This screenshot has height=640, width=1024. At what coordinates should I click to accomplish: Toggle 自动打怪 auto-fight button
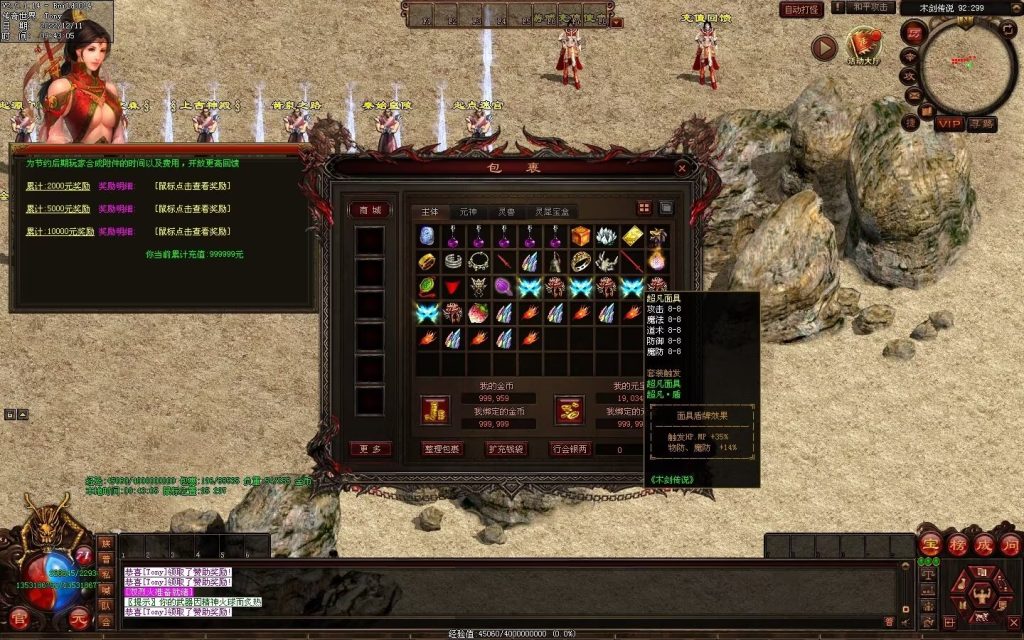pos(802,9)
